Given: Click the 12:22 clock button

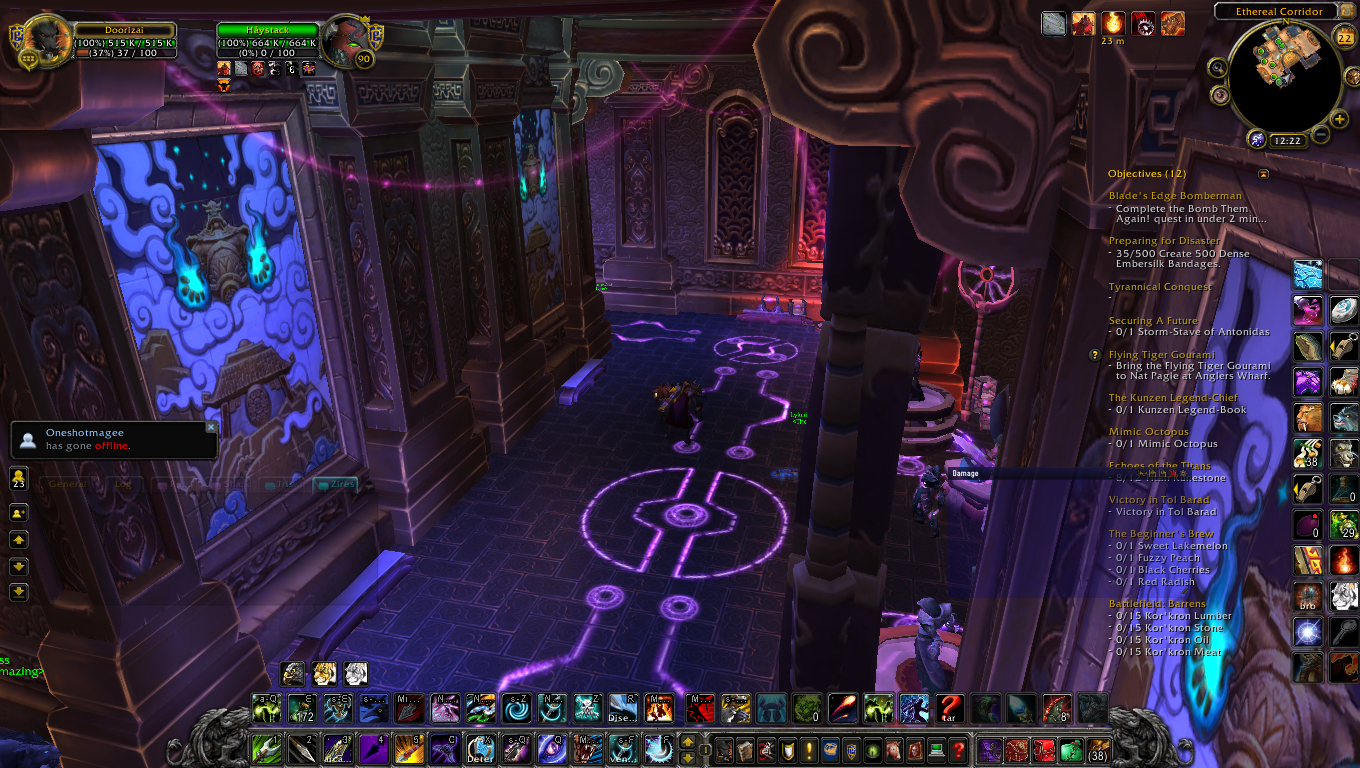Looking at the screenshot, I should pos(1286,141).
